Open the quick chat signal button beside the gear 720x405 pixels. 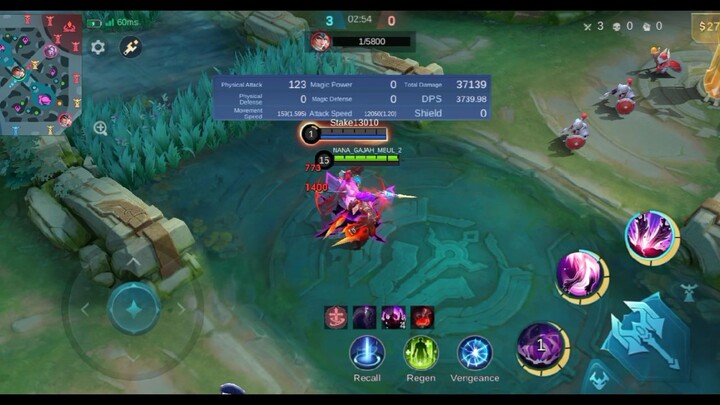click(131, 47)
